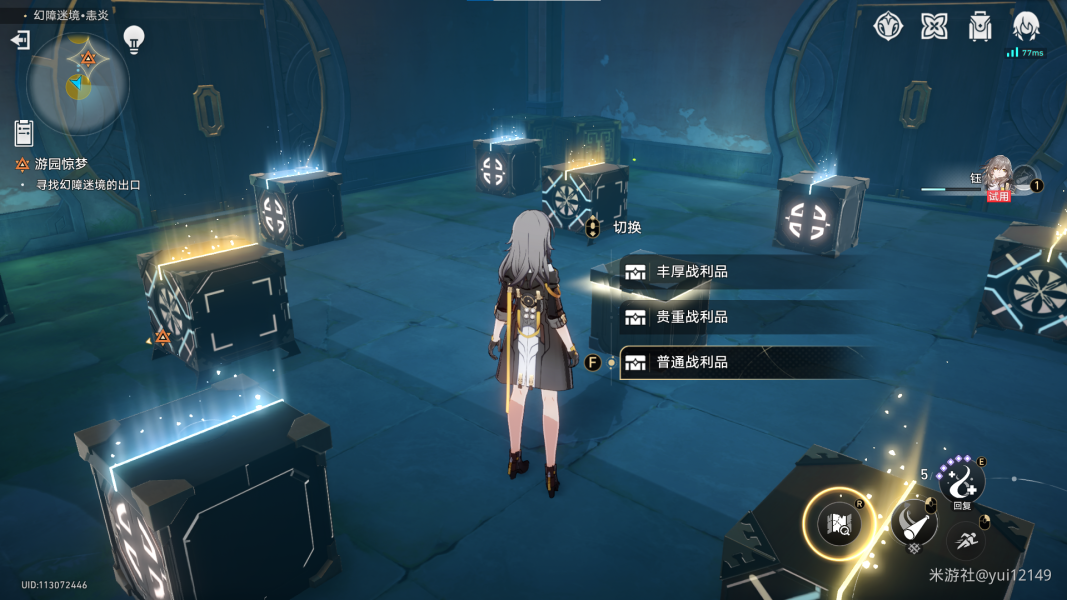1067x600 pixels.
Task: Select the 丰厚战利品 loot option
Action: pyautogui.click(x=690, y=272)
